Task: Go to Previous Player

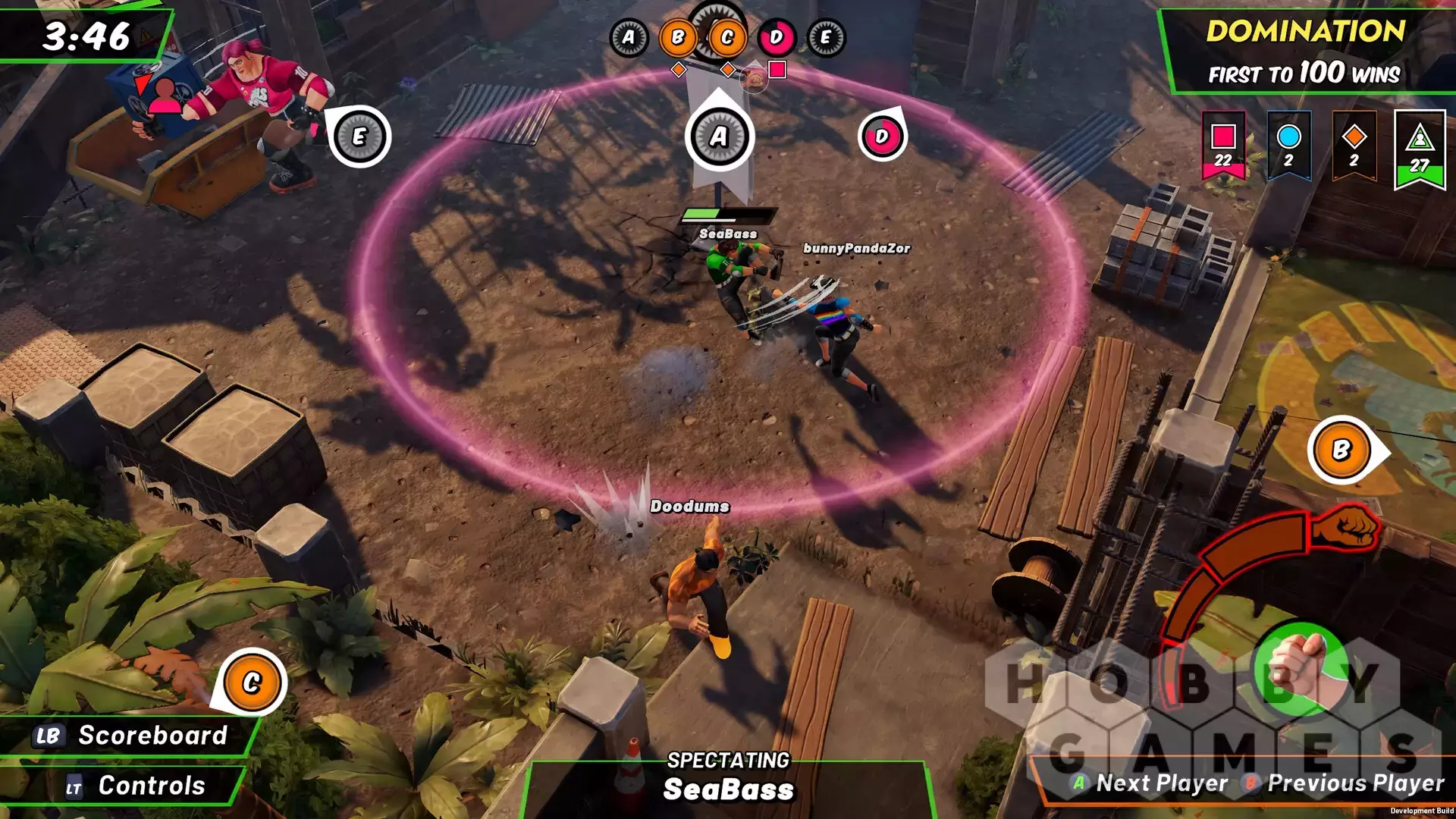Action: click(x=1344, y=783)
